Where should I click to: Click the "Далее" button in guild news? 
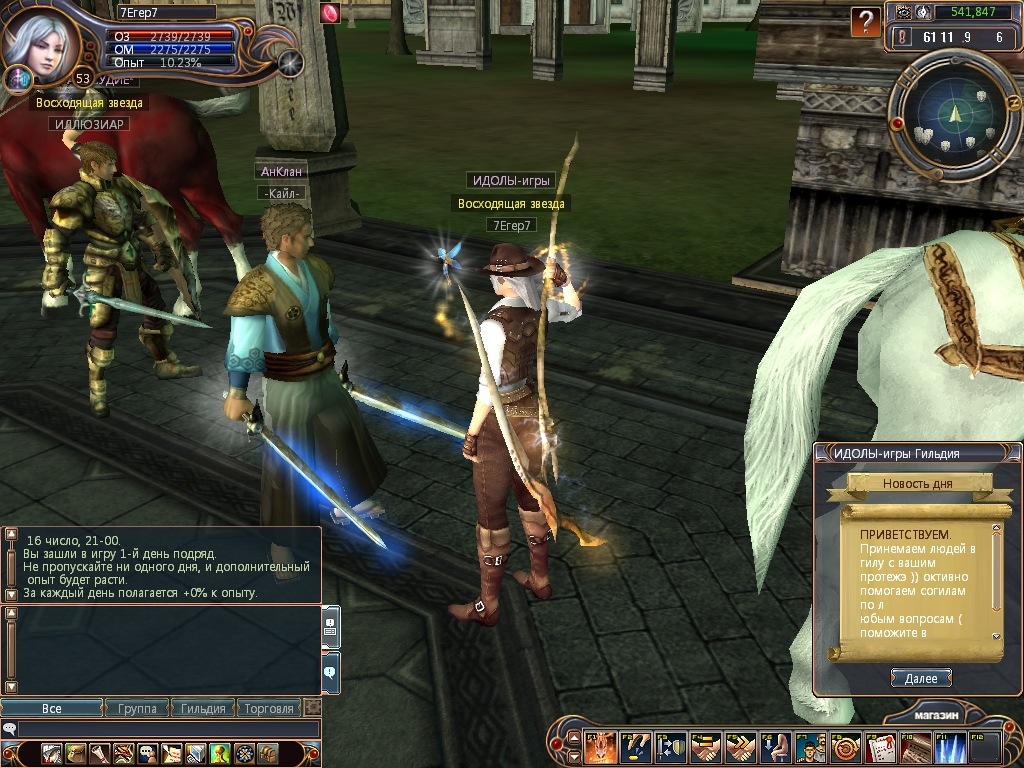[x=920, y=678]
